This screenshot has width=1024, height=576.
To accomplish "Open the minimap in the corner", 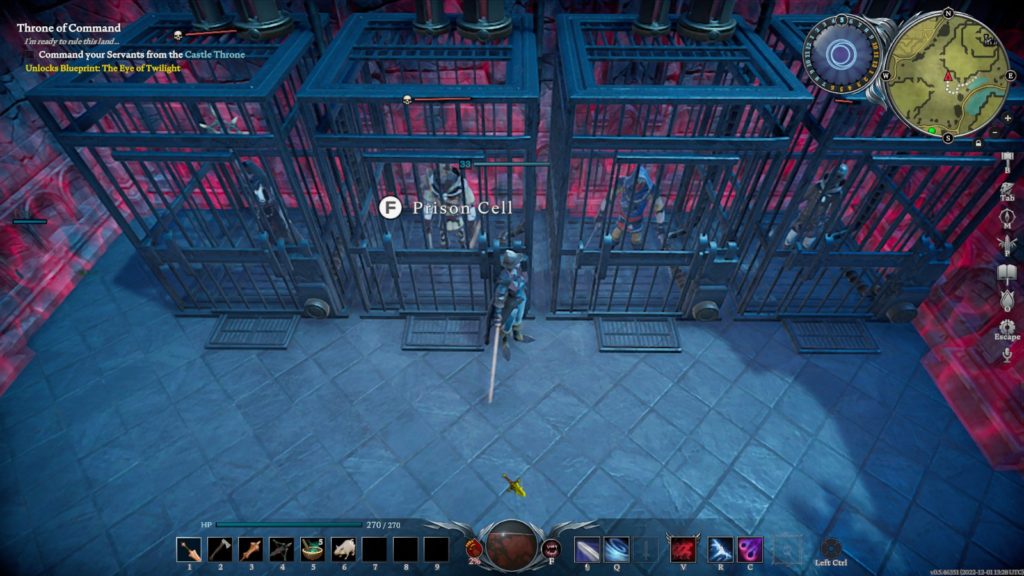I will 947,72.
